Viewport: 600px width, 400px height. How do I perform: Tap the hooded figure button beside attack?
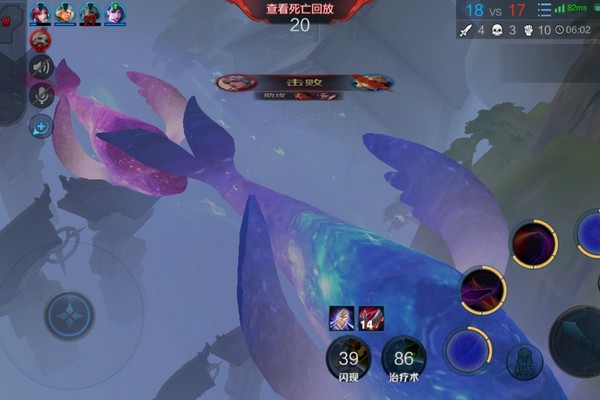tap(524, 362)
